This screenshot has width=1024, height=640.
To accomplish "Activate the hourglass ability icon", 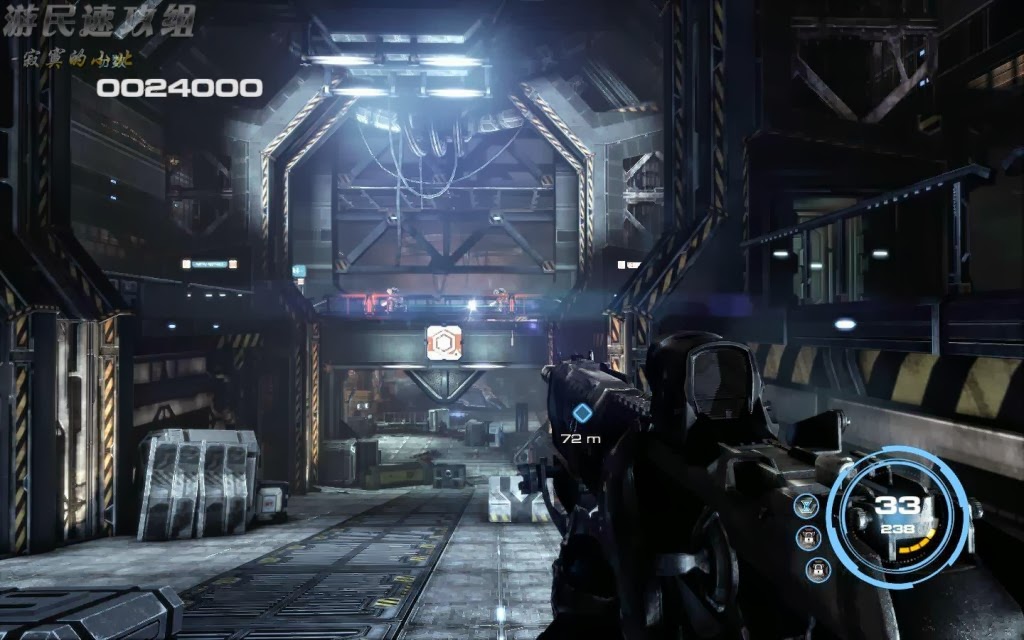I will point(806,506).
